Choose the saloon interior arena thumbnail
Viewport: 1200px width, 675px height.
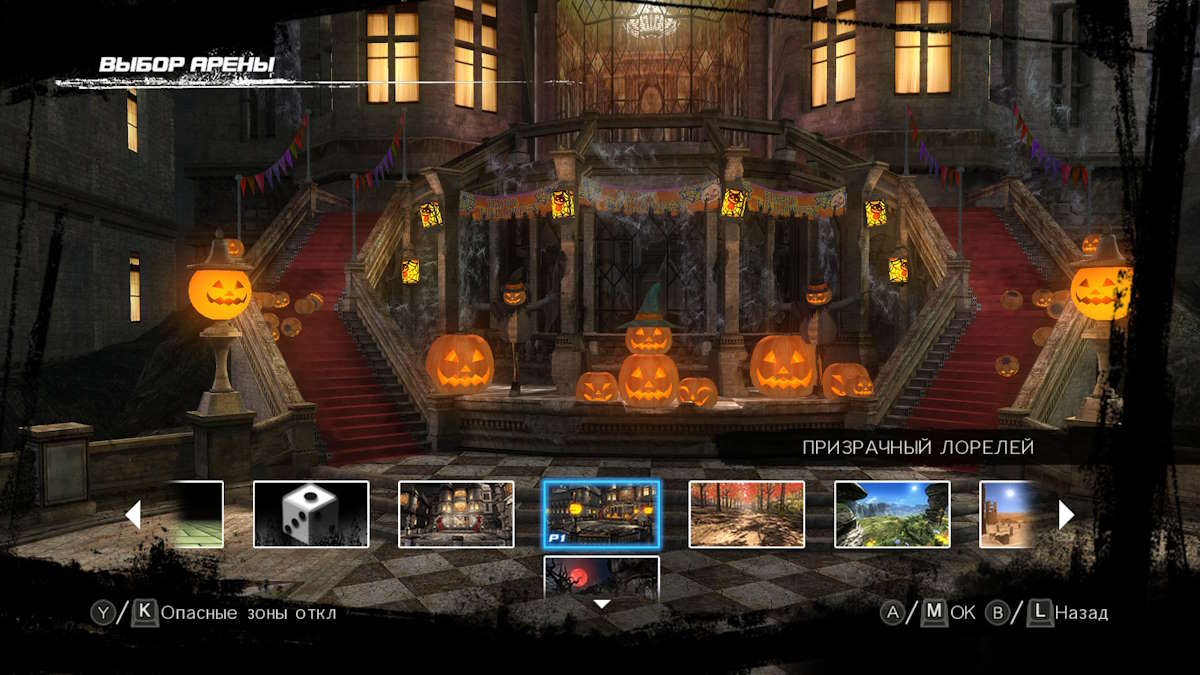coord(456,514)
